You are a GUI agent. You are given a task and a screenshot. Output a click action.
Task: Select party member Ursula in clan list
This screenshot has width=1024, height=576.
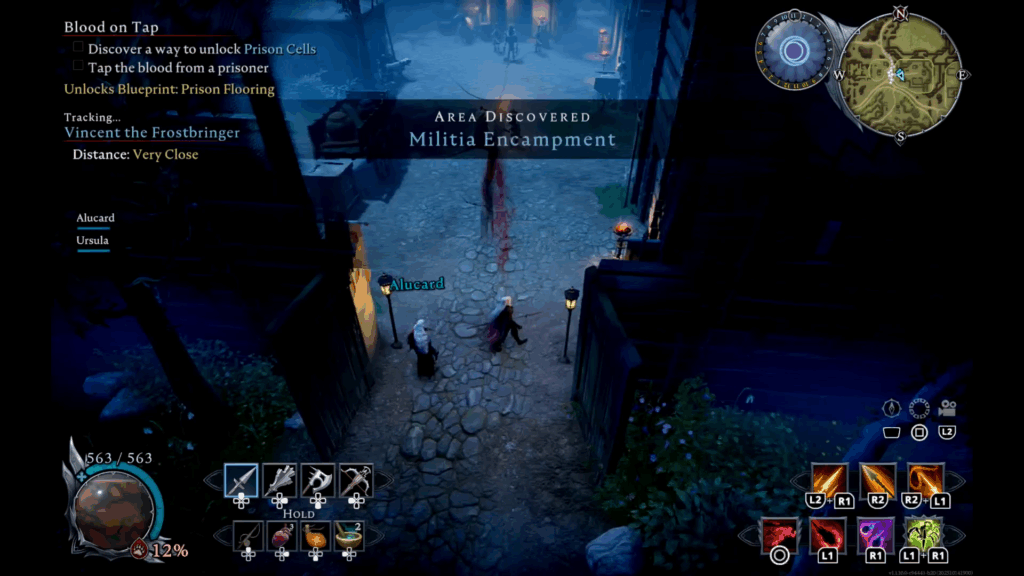93,241
